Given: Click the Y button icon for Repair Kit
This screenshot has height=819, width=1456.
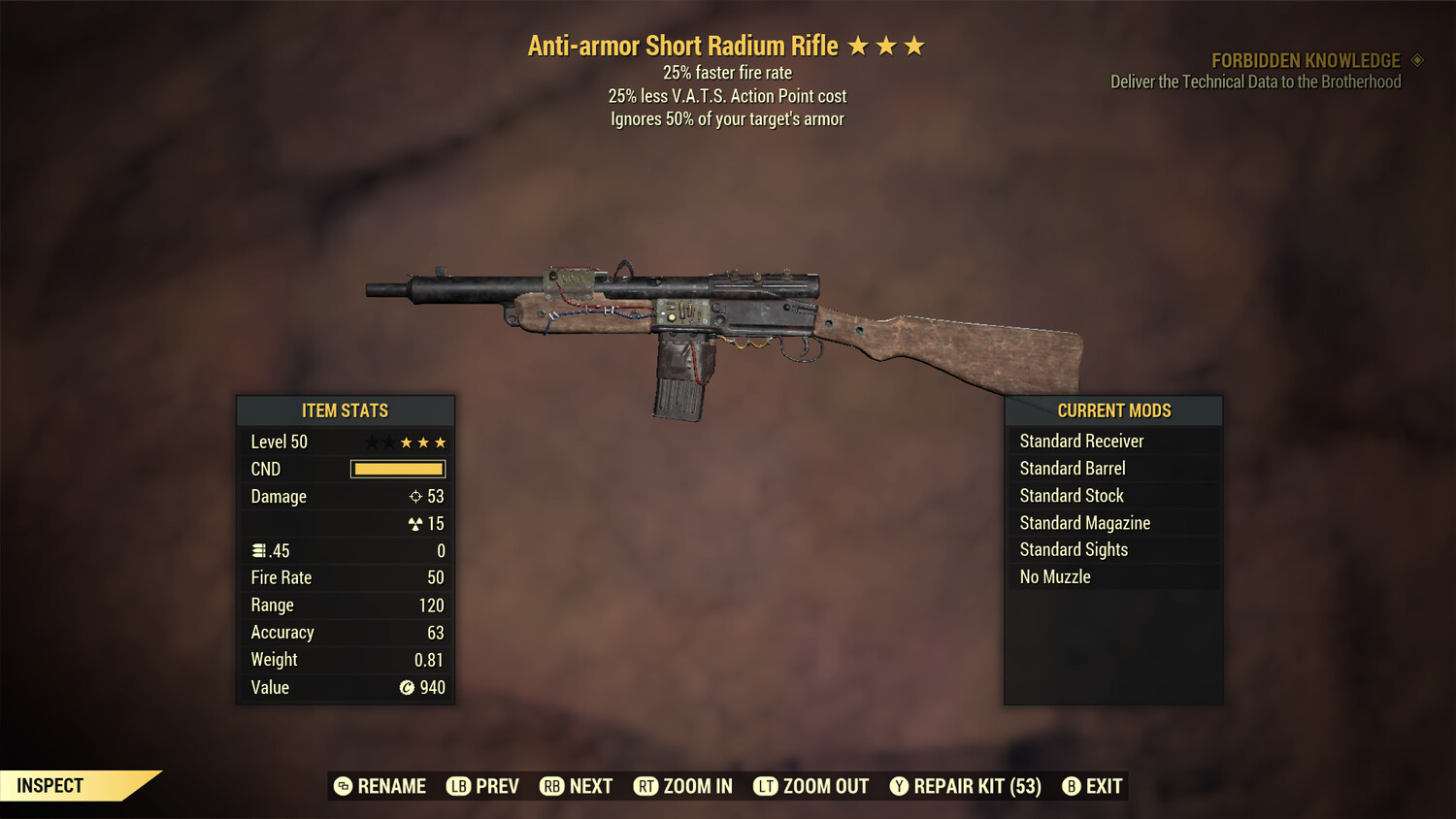Looking at the screenshot, I should pyautogui.click(x=898, y=786).
